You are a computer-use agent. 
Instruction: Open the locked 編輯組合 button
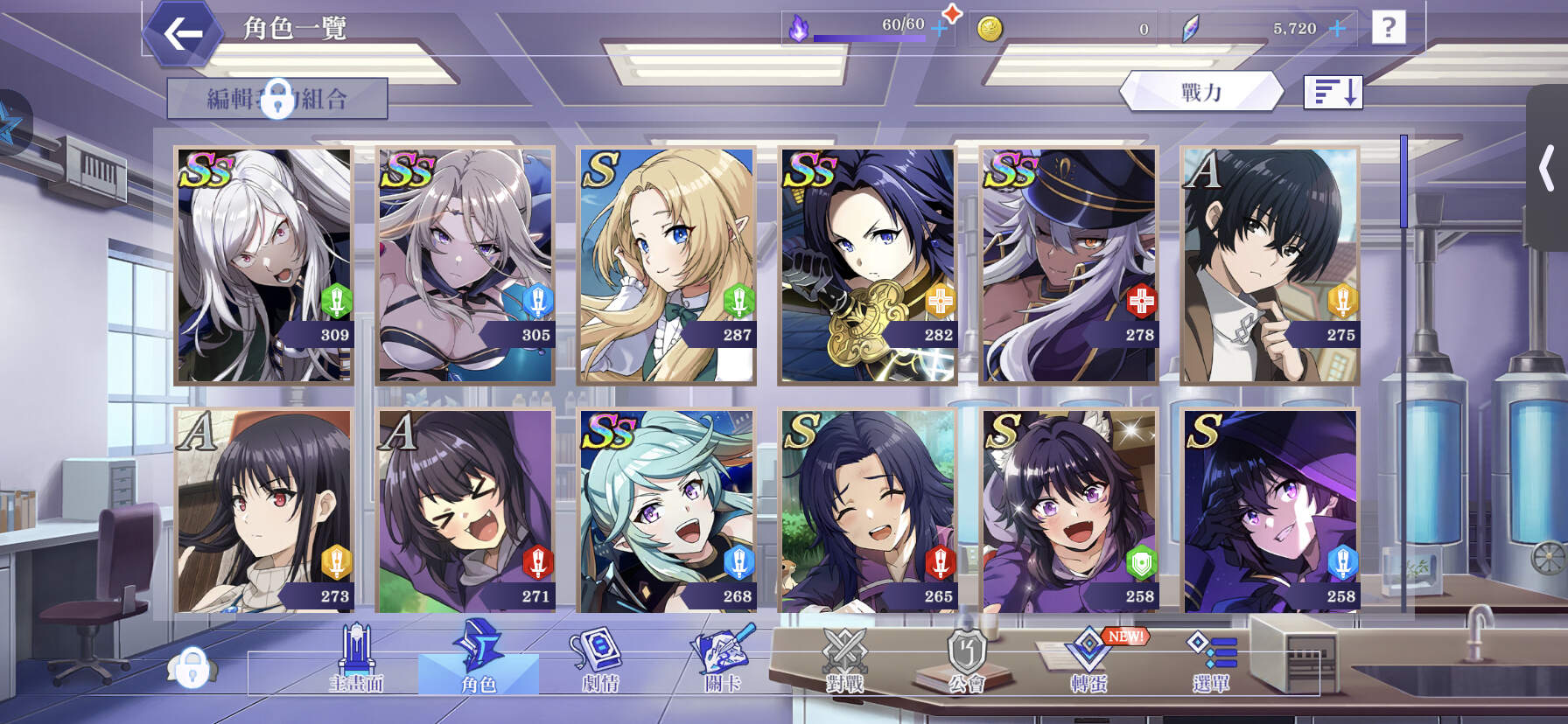pos(277,98)
